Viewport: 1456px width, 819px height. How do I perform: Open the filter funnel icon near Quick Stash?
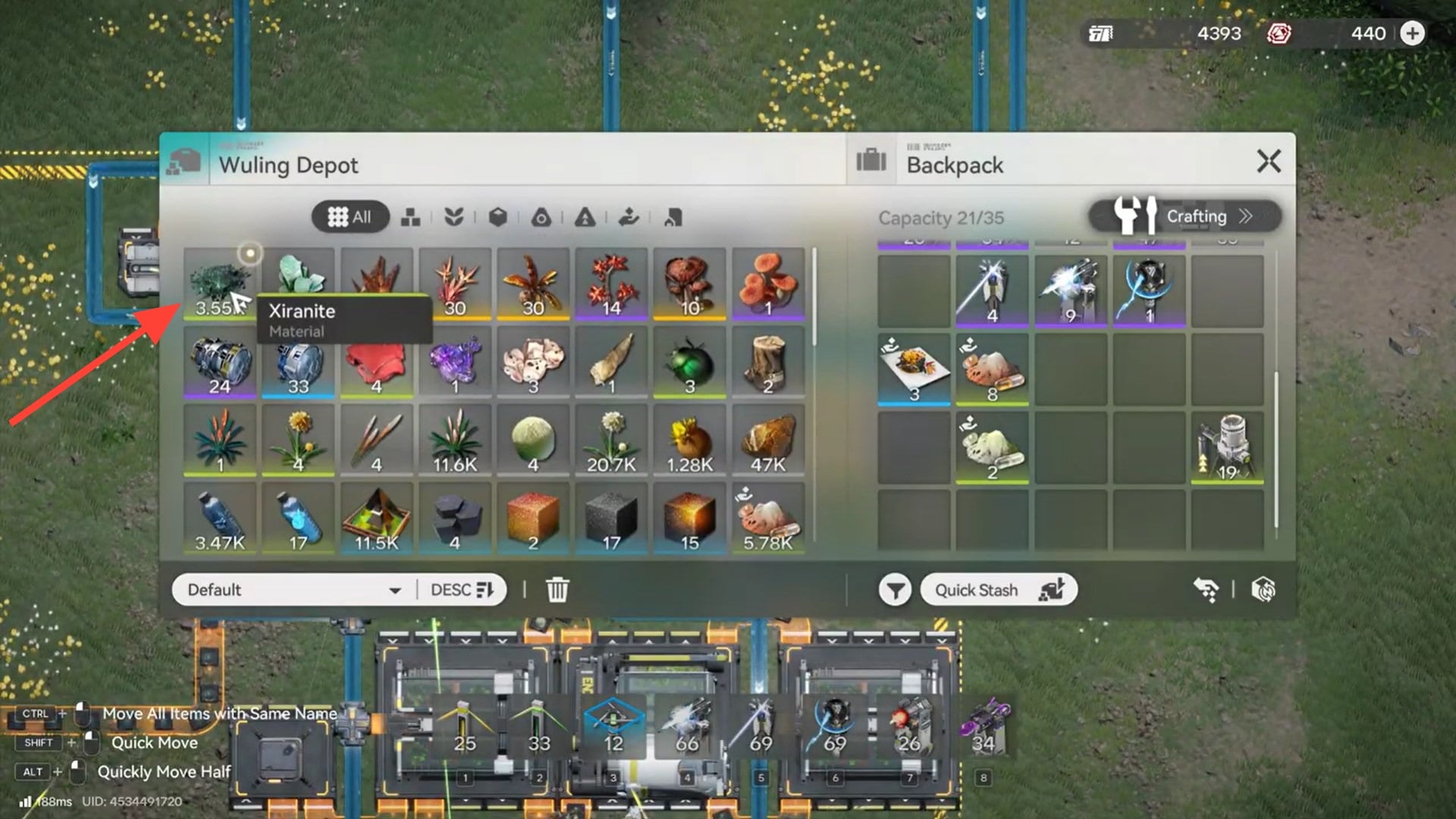click(895, 589)
